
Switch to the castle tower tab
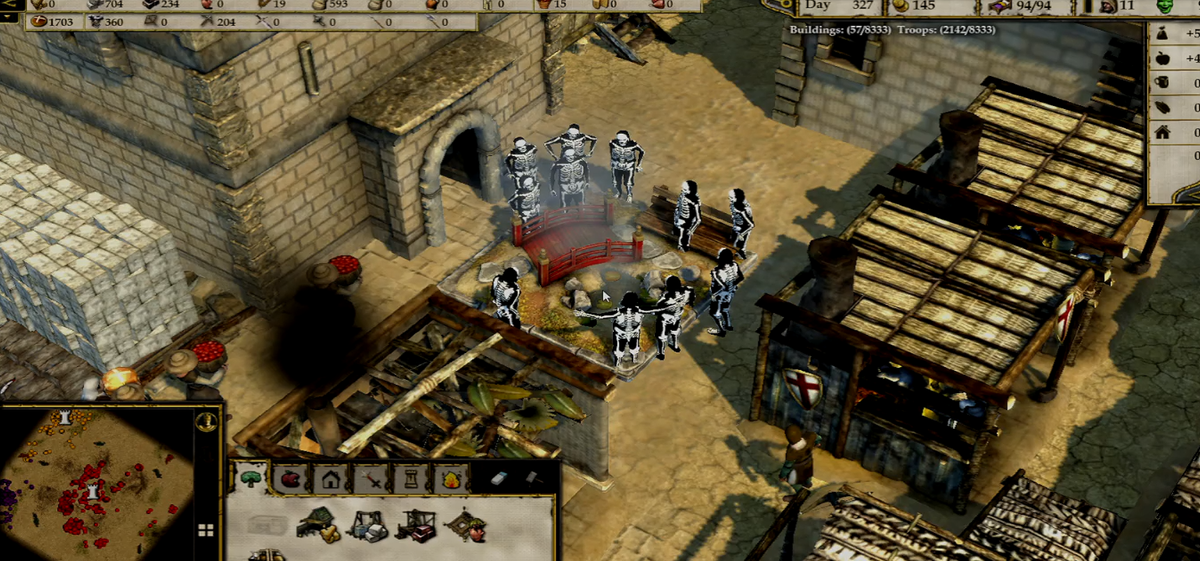[x=410, y=478]
